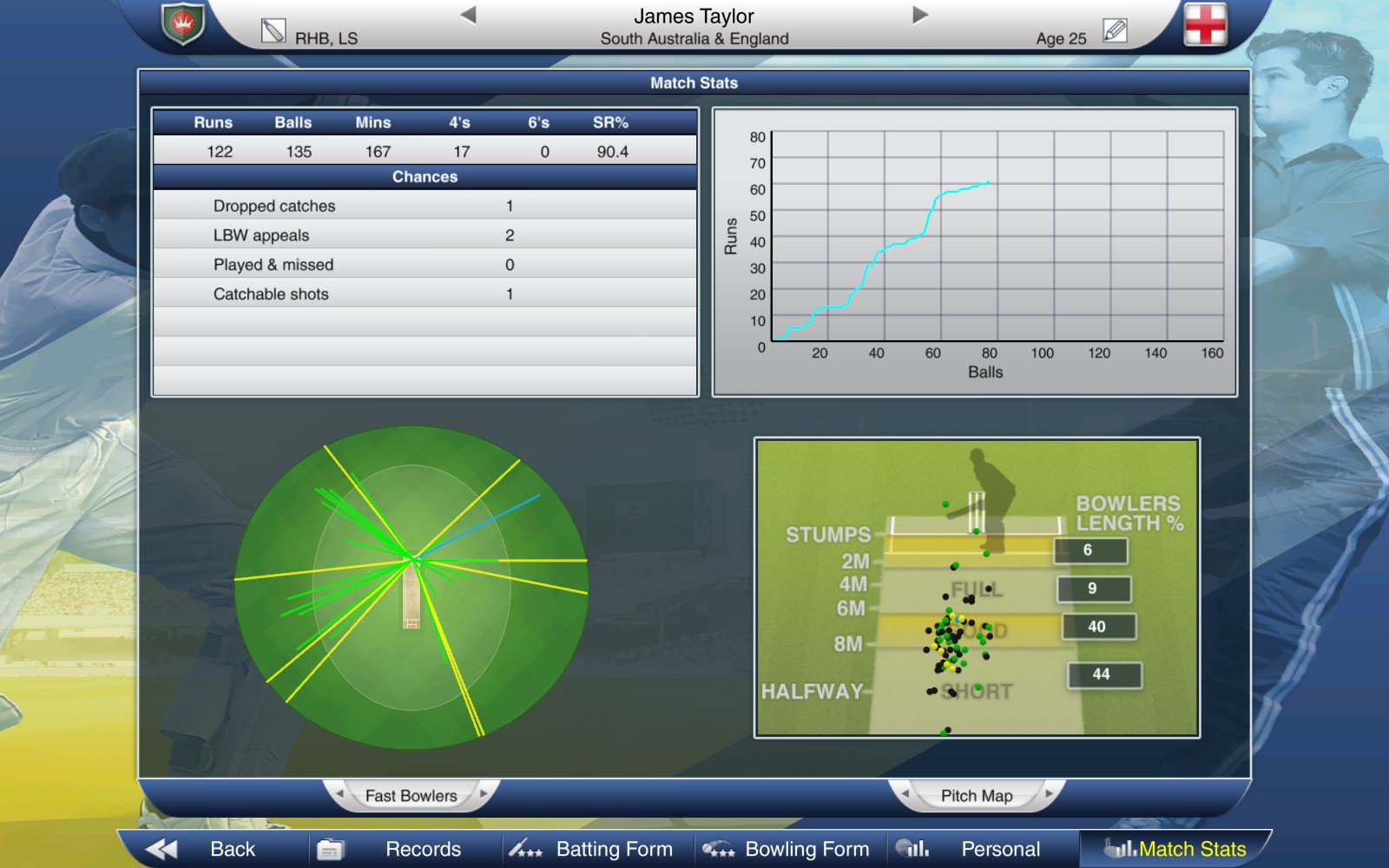Switch to the Batting Form tab
Image resolution: width=1389 pixels, height=868 pixels.
pyautogui.click(x=613, y=848)
